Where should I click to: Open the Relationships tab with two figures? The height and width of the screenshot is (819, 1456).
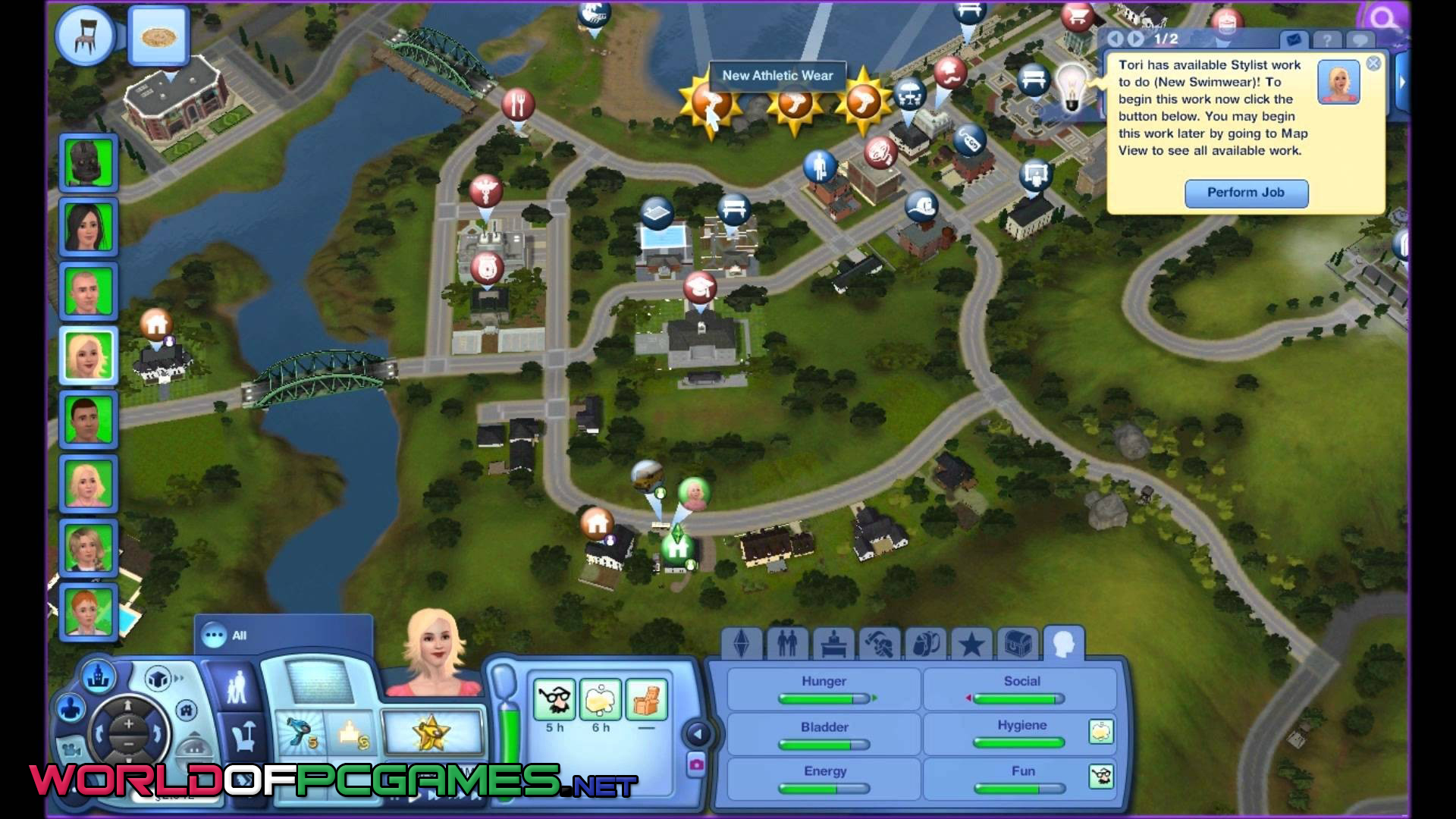[787, 645]
